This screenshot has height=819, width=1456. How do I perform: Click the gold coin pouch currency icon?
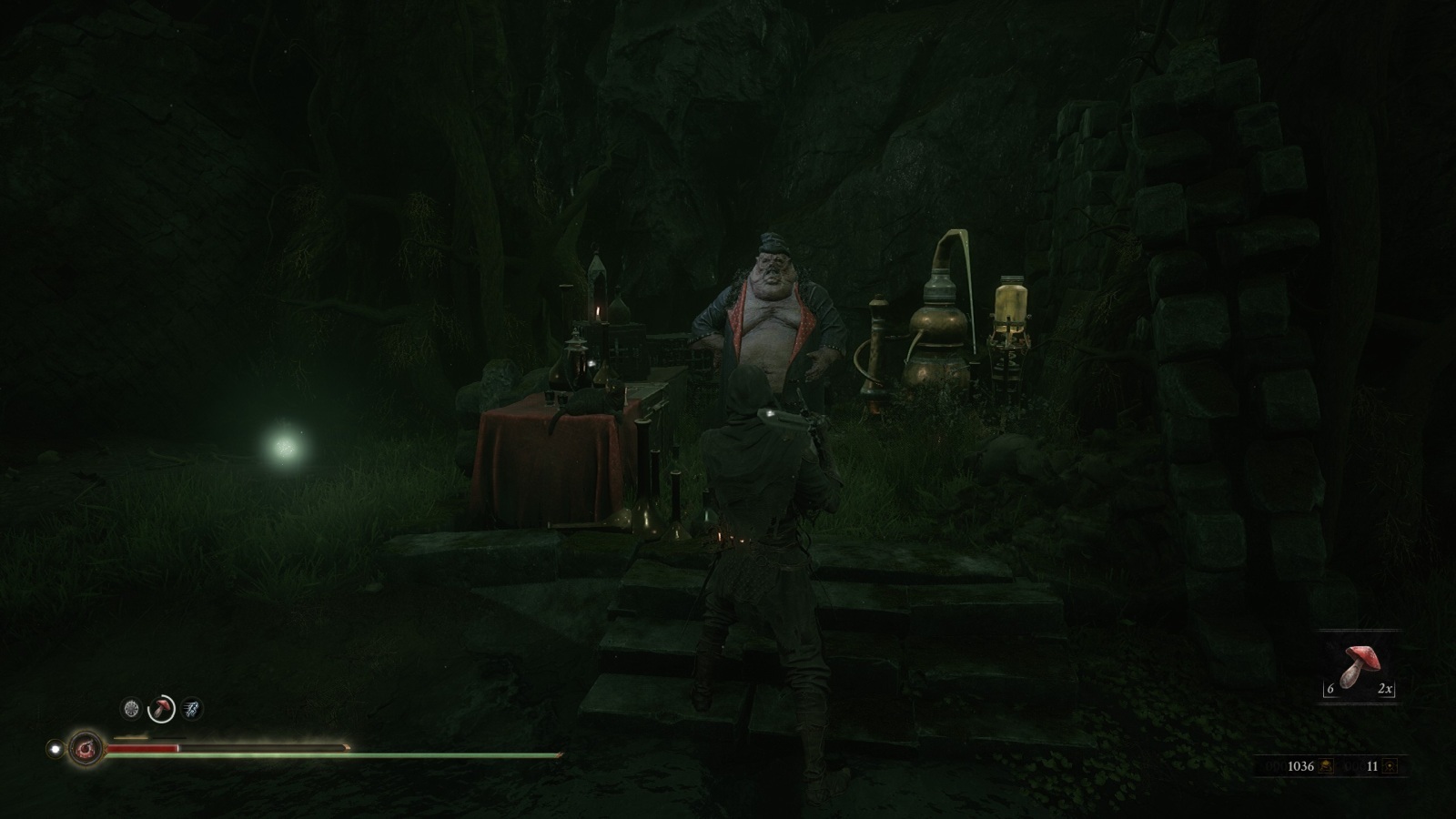point(1325,766)
